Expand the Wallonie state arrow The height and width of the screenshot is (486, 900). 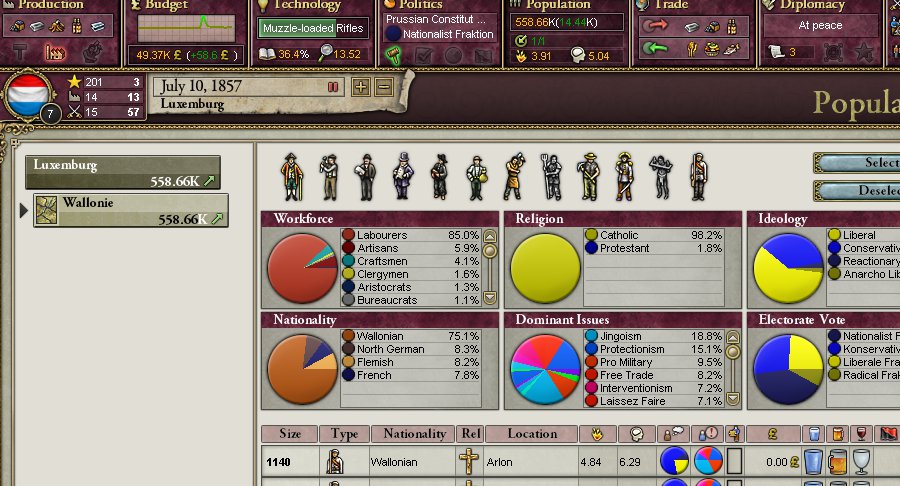(24, 210)
